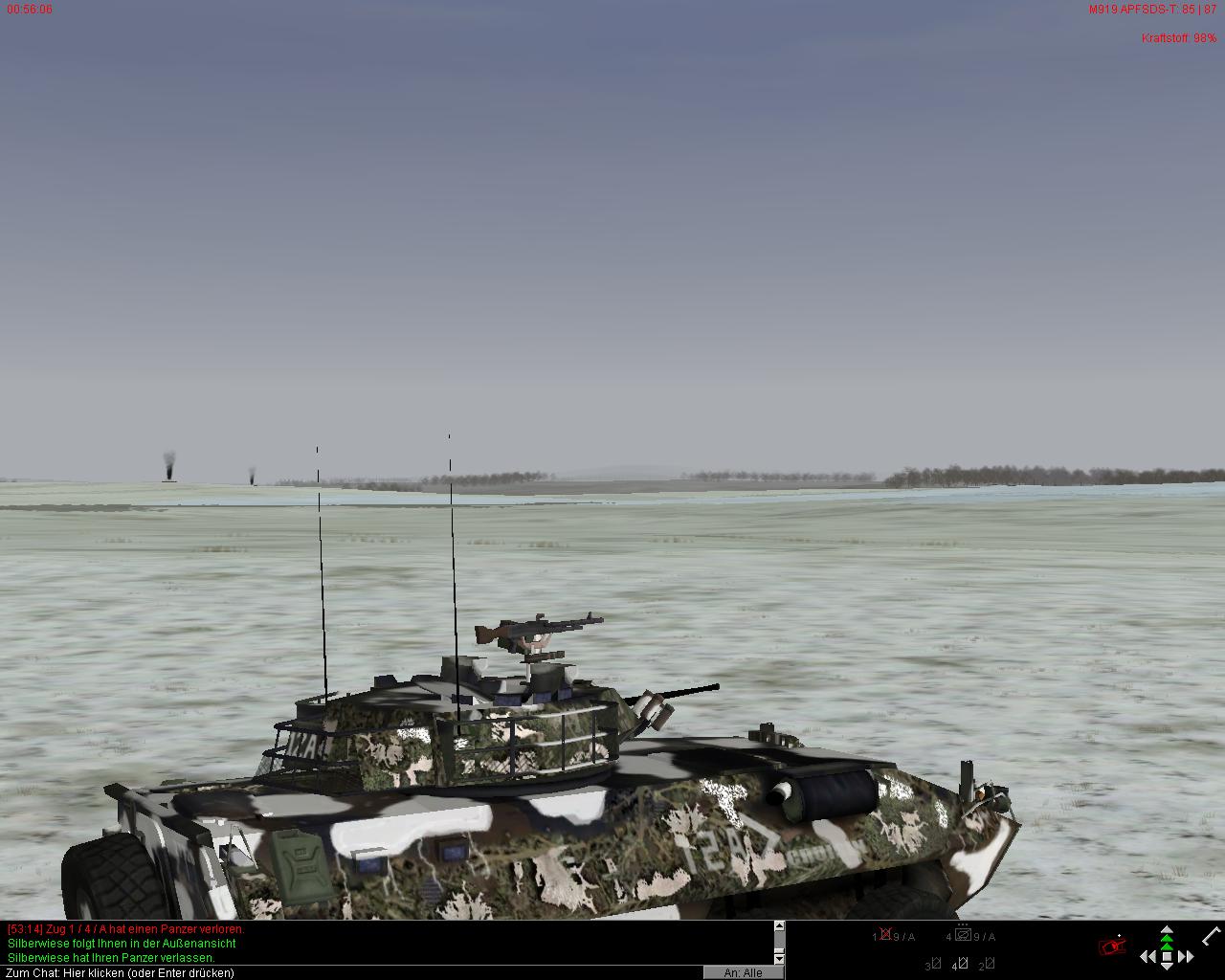The height and width of the screenshot is (980, 1225).
Task: Click the red tank damage status icon
Action: point(1113,947)
